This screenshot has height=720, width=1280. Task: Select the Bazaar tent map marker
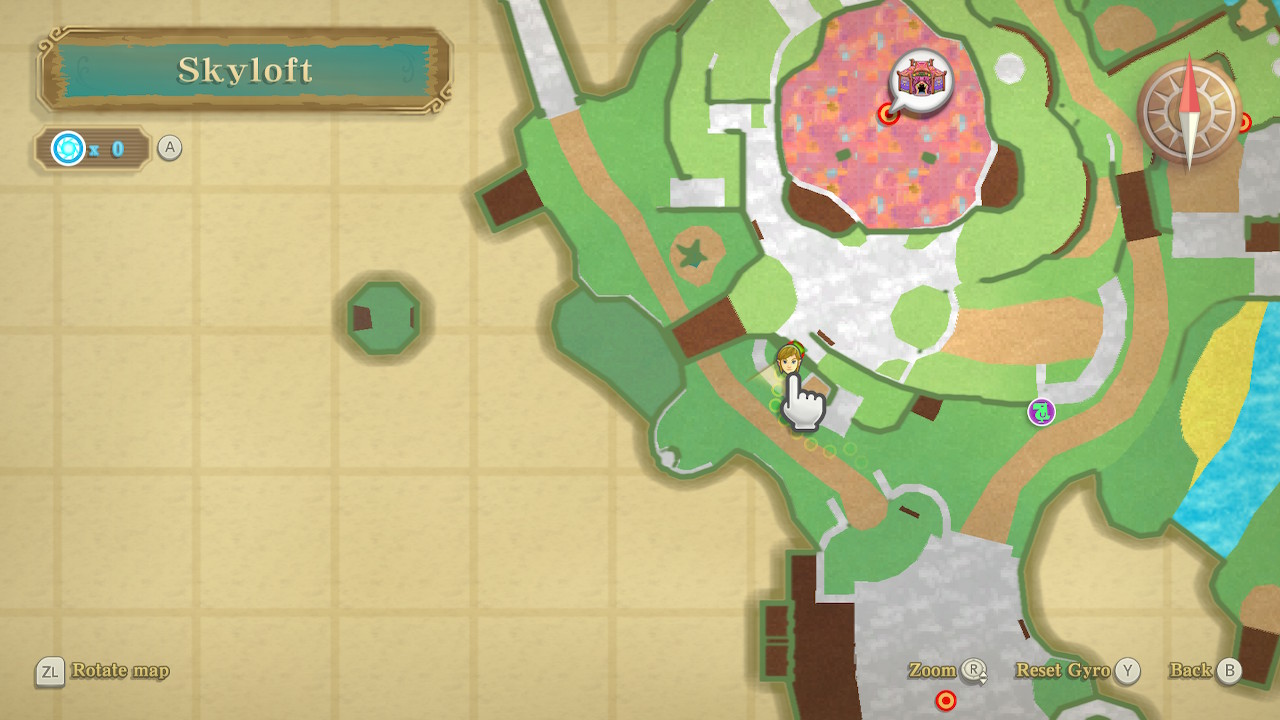[x=921, y=78]
